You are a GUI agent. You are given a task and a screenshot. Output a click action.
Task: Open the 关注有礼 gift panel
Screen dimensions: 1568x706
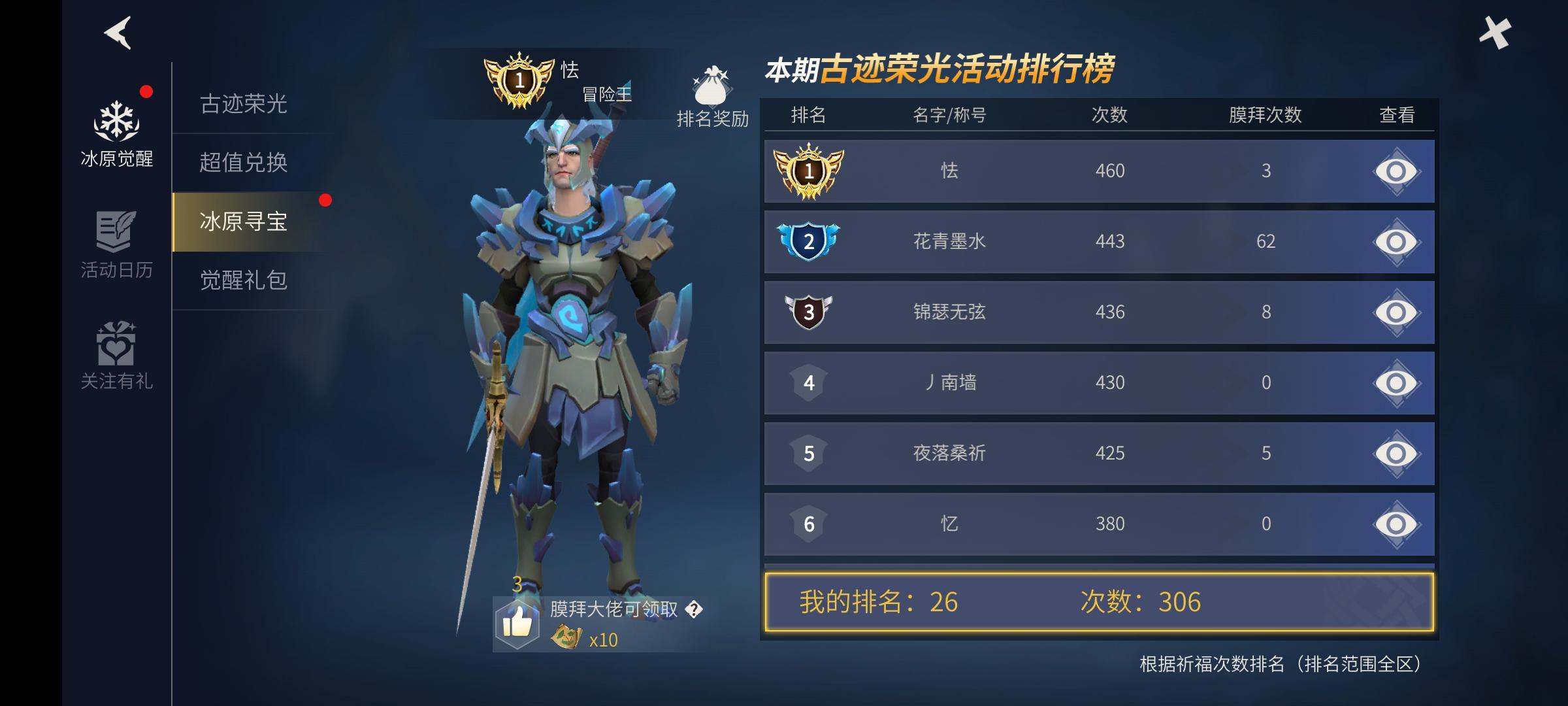[x=118, y=356]
